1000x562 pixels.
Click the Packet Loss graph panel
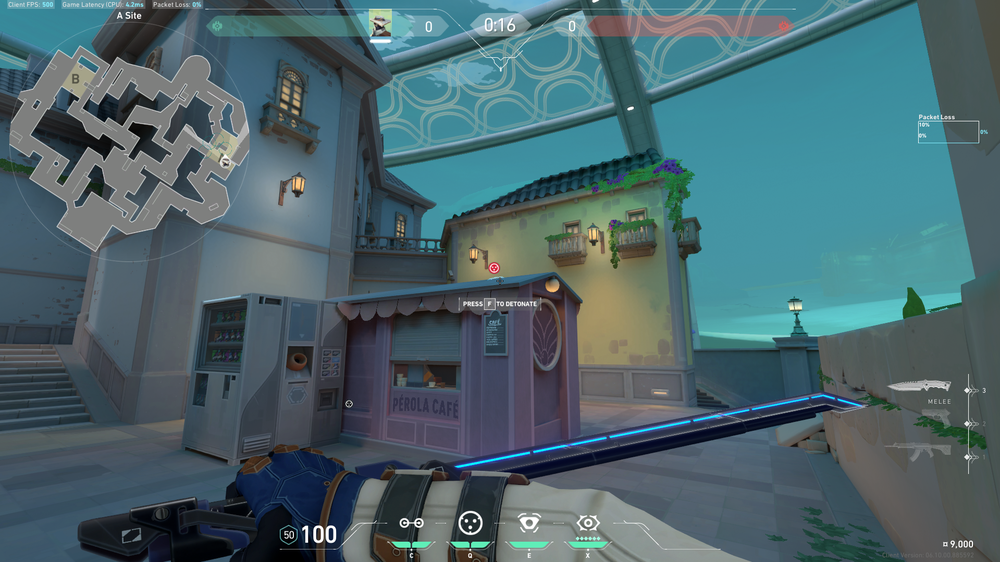click(x=948, y=130)
